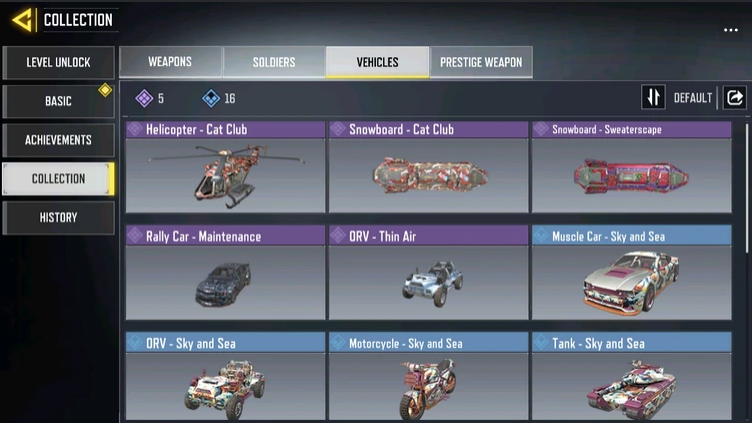This screenshot has width=752, height=423.
Task: Select the Tank - Sky and Sea card
Action: (x=631, y=380)
